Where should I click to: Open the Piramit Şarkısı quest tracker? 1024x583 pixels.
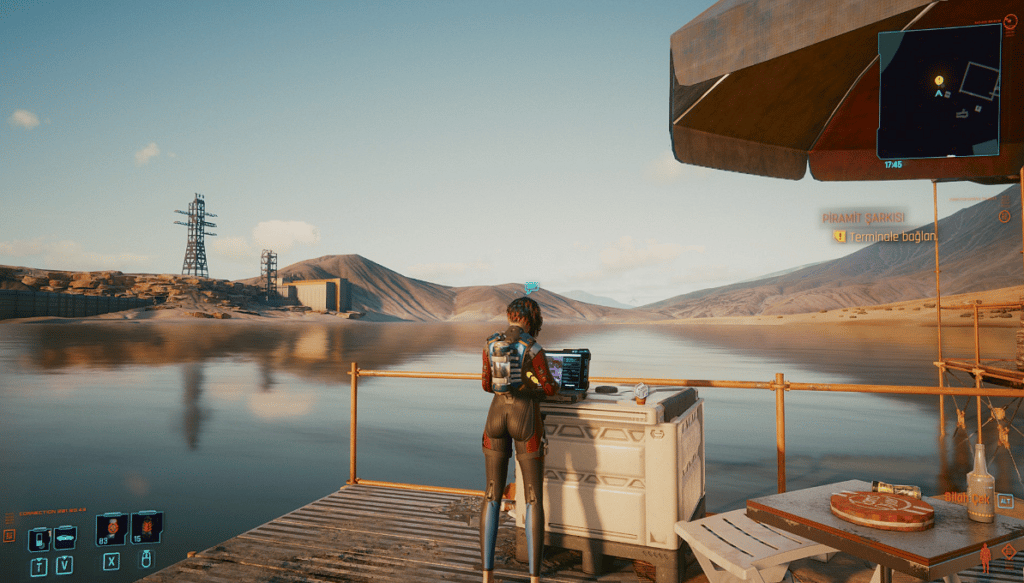863,217
